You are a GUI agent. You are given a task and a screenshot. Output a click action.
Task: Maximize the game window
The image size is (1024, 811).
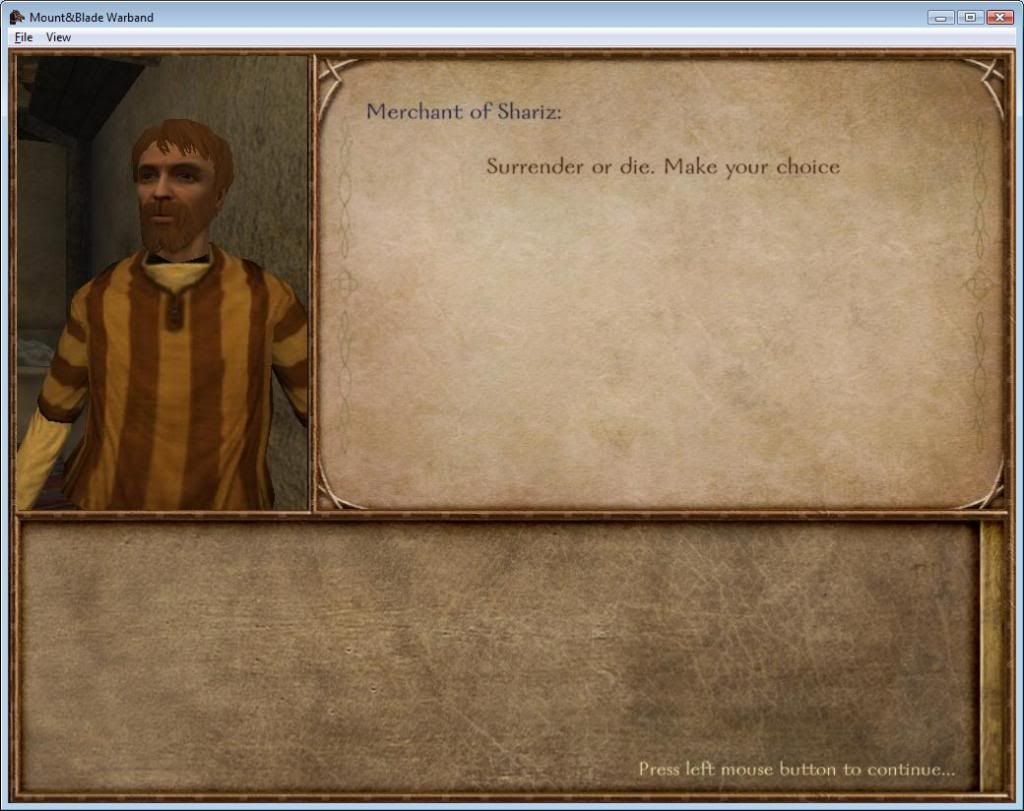(x=969, y=17)
